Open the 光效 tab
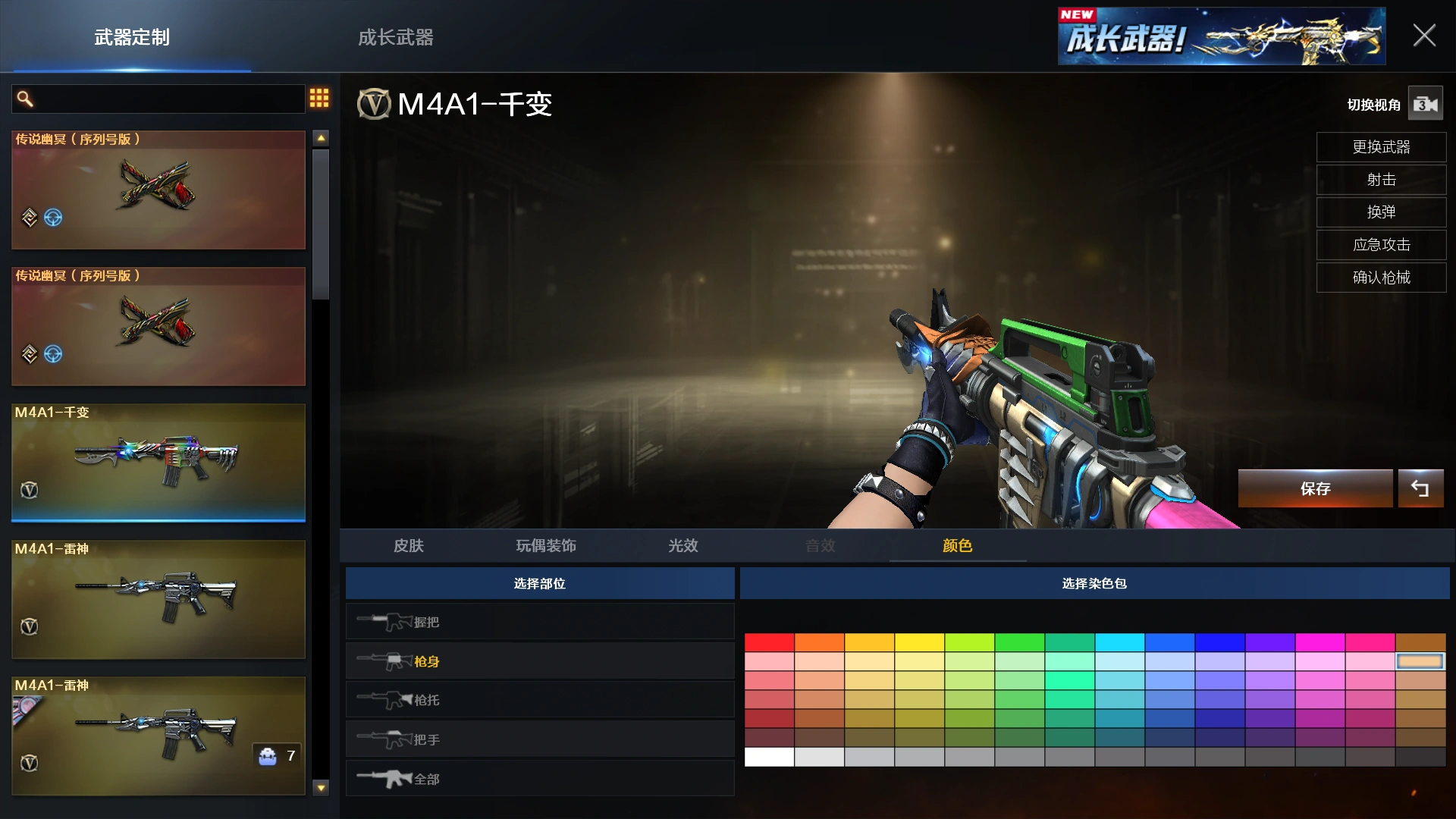This screenshot has width=1456, height=819. [682, 545]
